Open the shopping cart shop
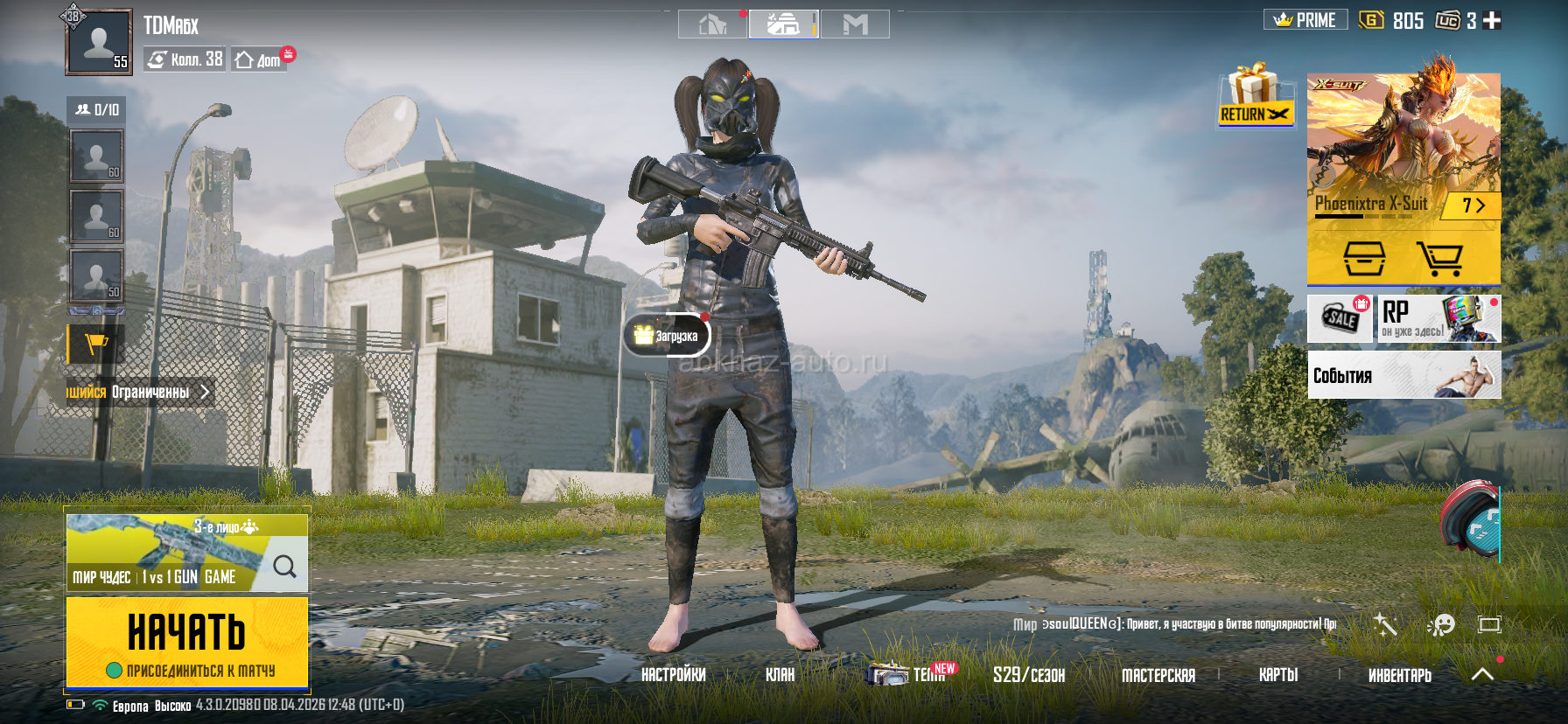Screen dimensions: 1568x724 pos(1438,259)
